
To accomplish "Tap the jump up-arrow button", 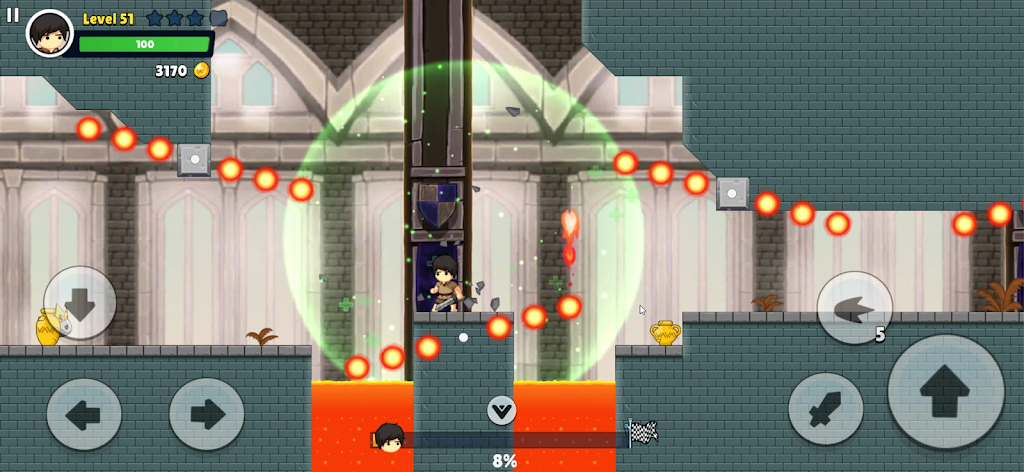I will click(945, 391).
